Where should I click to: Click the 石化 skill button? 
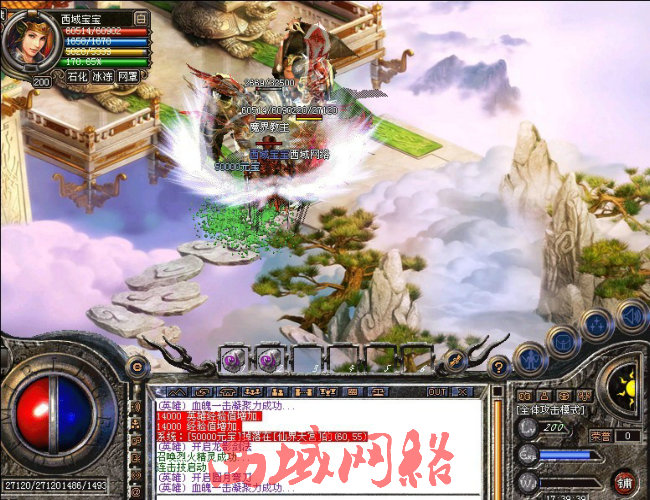[x=77, y=76]
